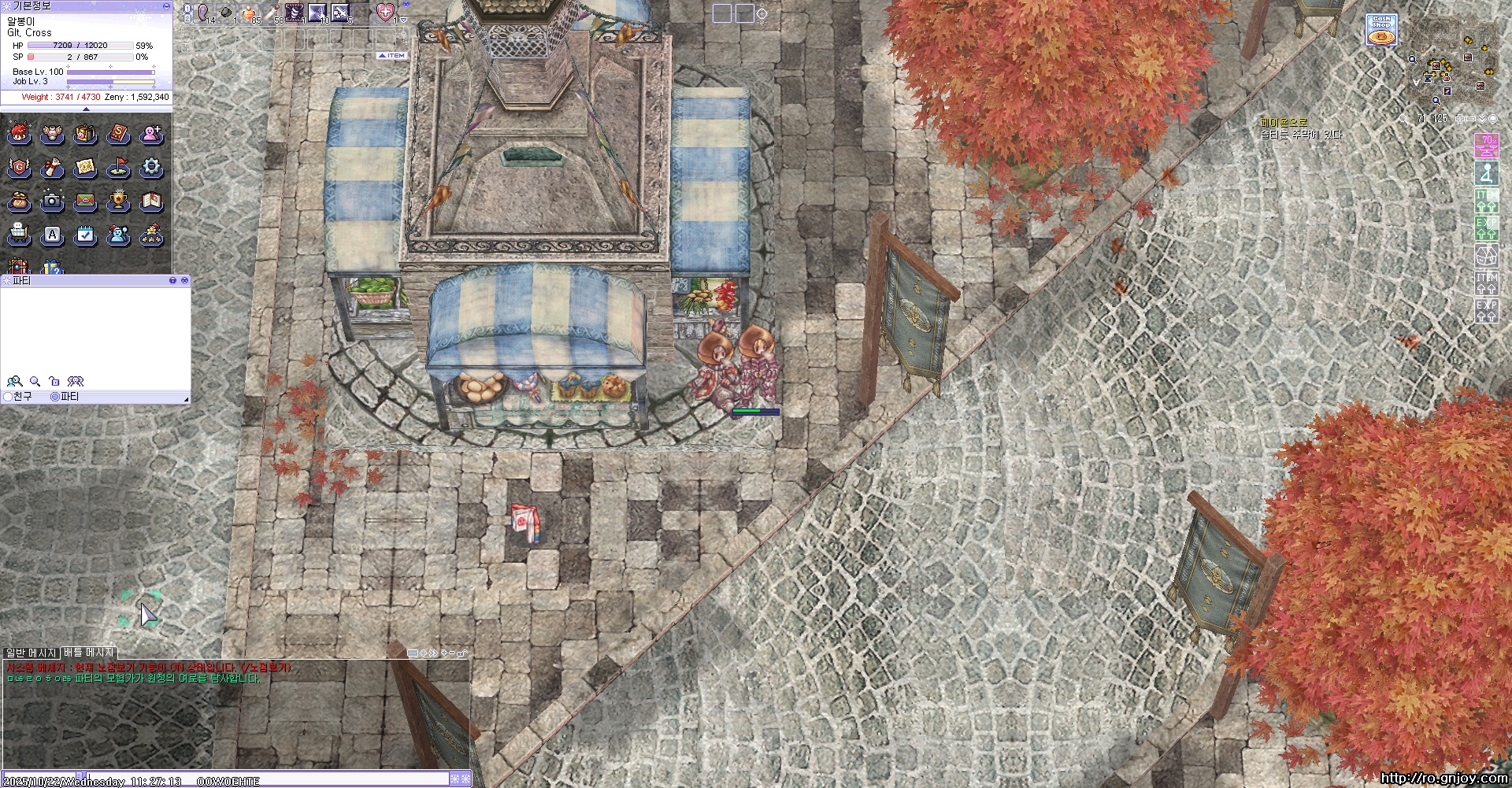Switch to the 일반 메시지 chat tab
This screenshot has width=1512, height=788.
[x=31, y=653]
